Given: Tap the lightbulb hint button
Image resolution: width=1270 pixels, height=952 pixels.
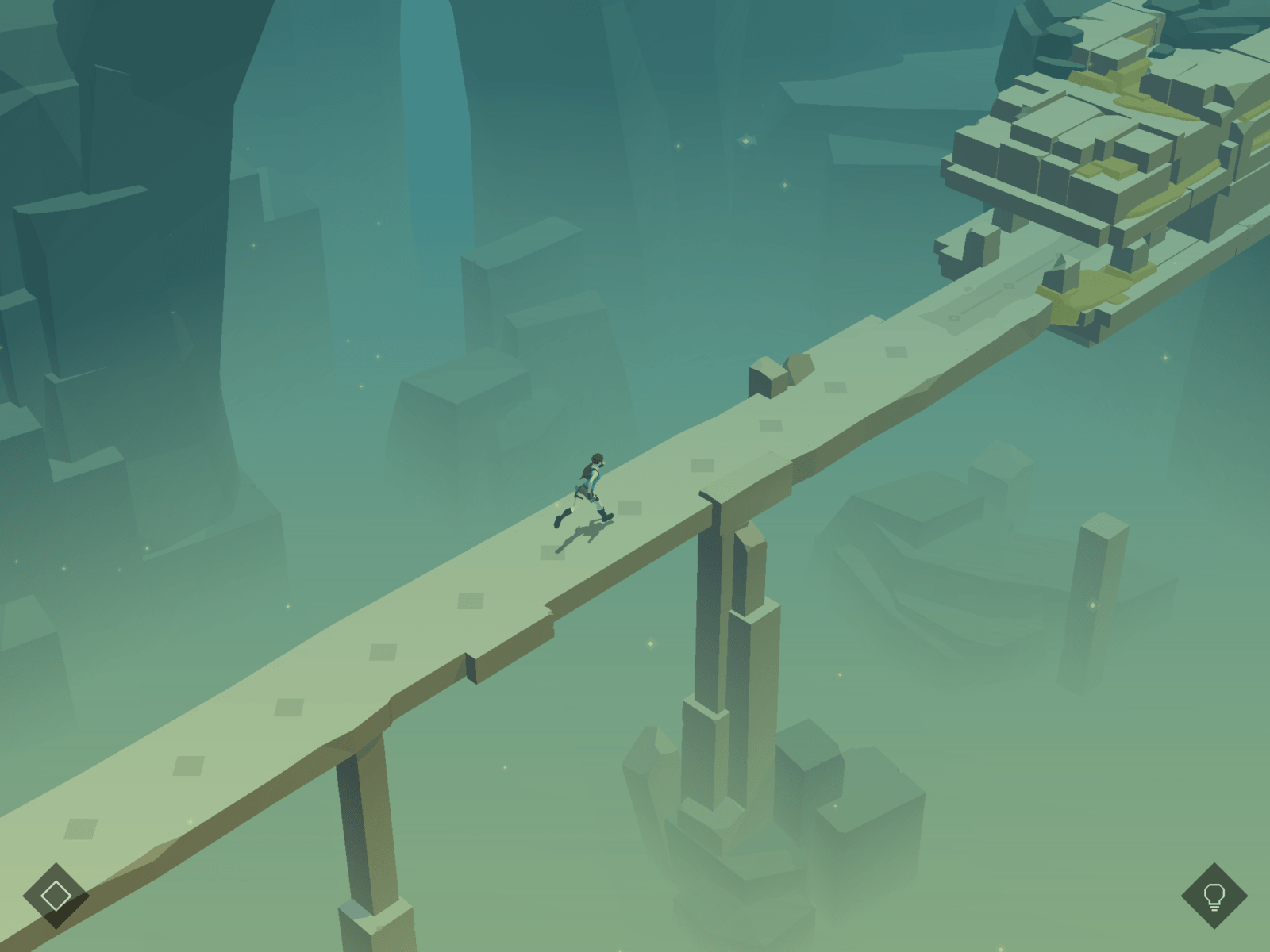Looking at the screenshot, I should [x=1214, y=896].
